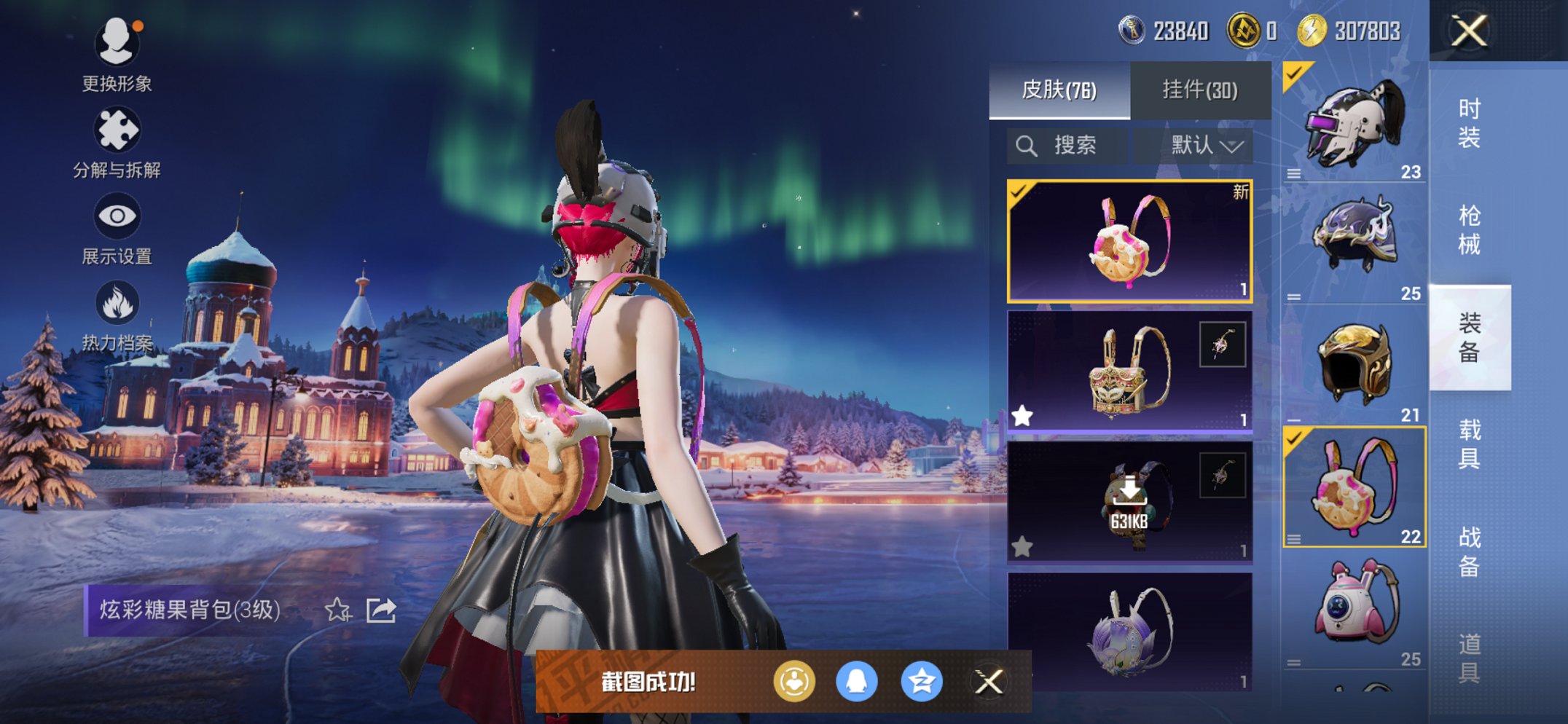Select the golden helmet equipment slot

1354,364
